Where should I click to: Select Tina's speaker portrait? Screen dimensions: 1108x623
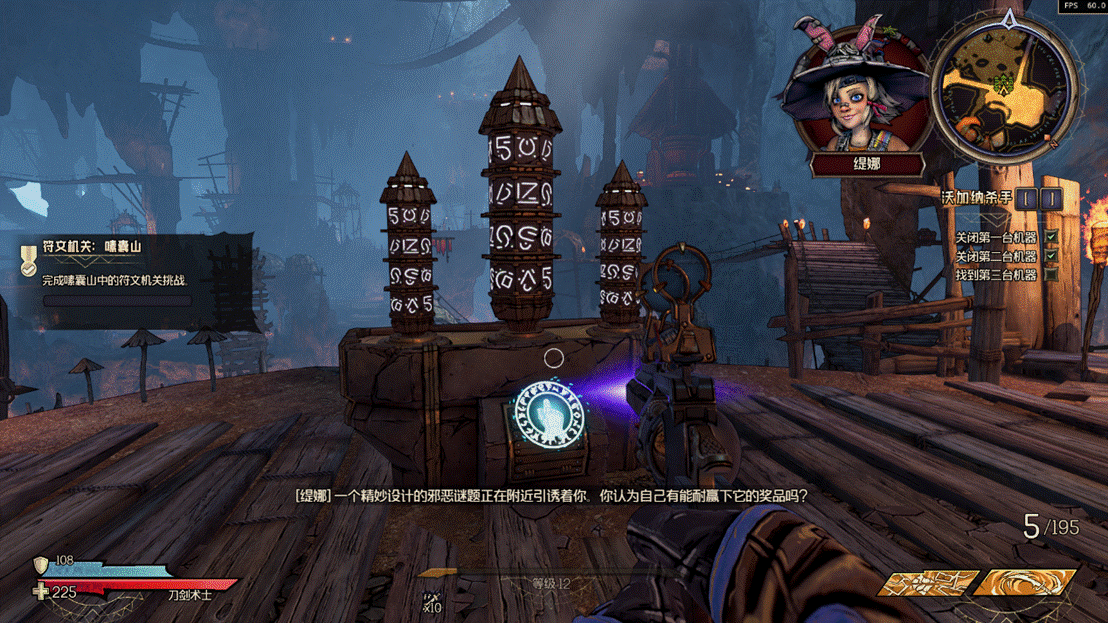[858, 92]
